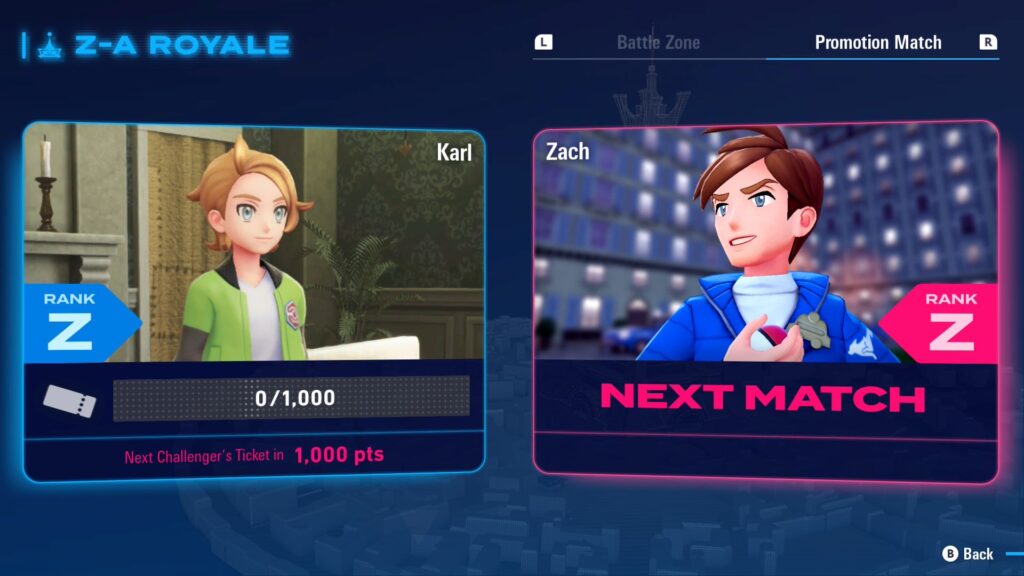Switch to the Battle Zone tab
The height and width of the screenshot is (576, 1024).
click(657, 43)
